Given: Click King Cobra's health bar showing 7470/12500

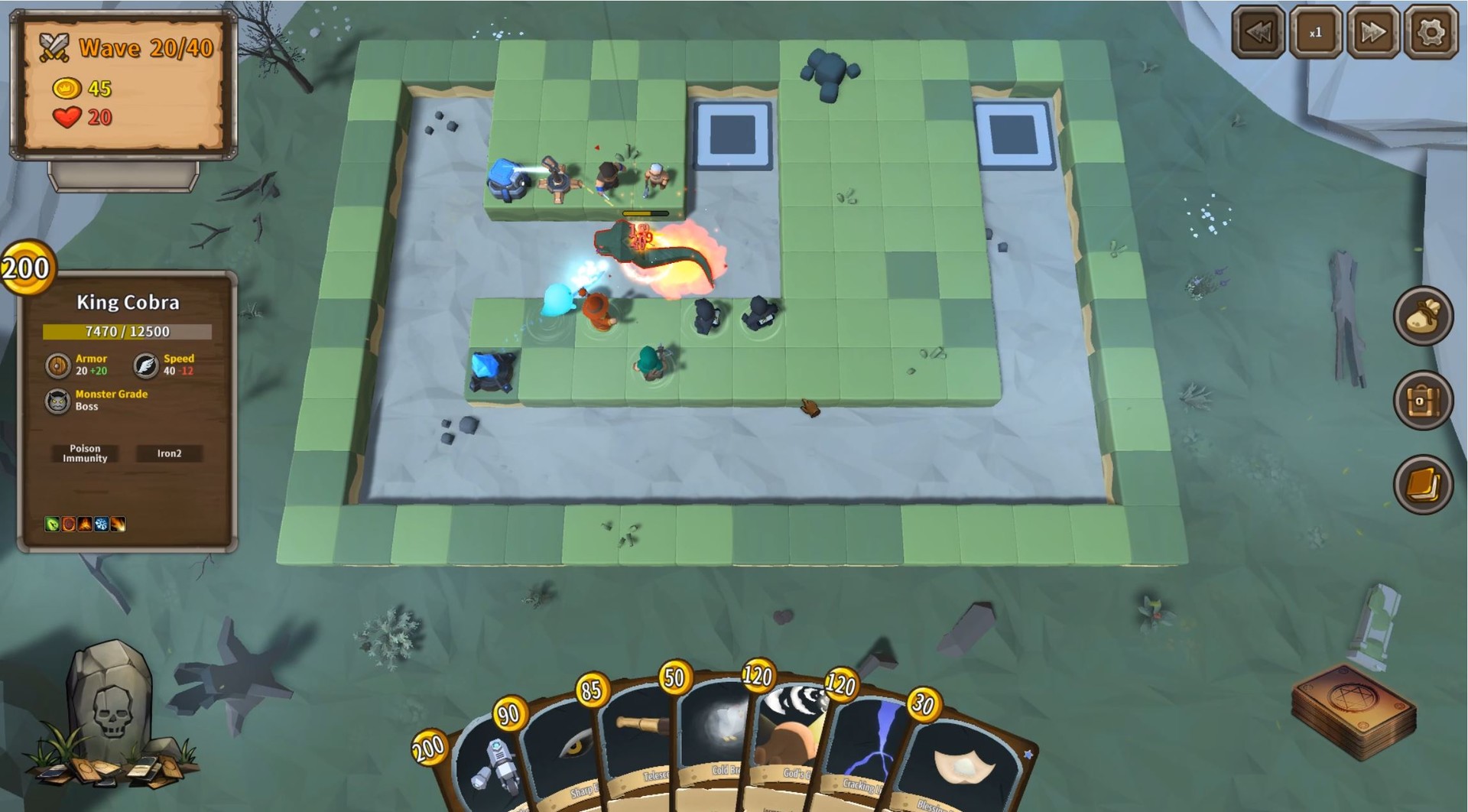Looking at the screenshot, I should click(126, 330).
